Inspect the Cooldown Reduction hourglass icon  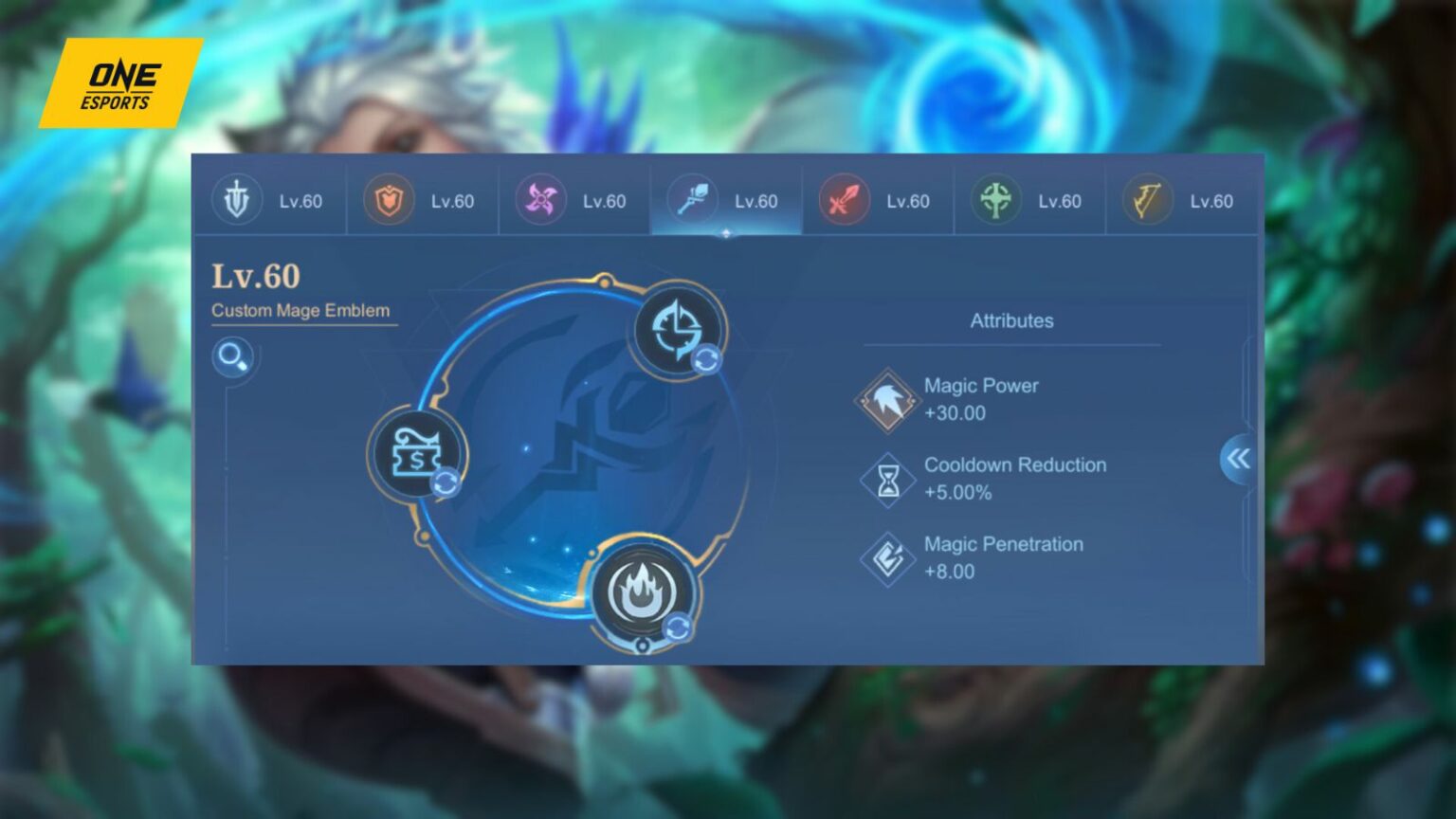[x=887, y=480]
